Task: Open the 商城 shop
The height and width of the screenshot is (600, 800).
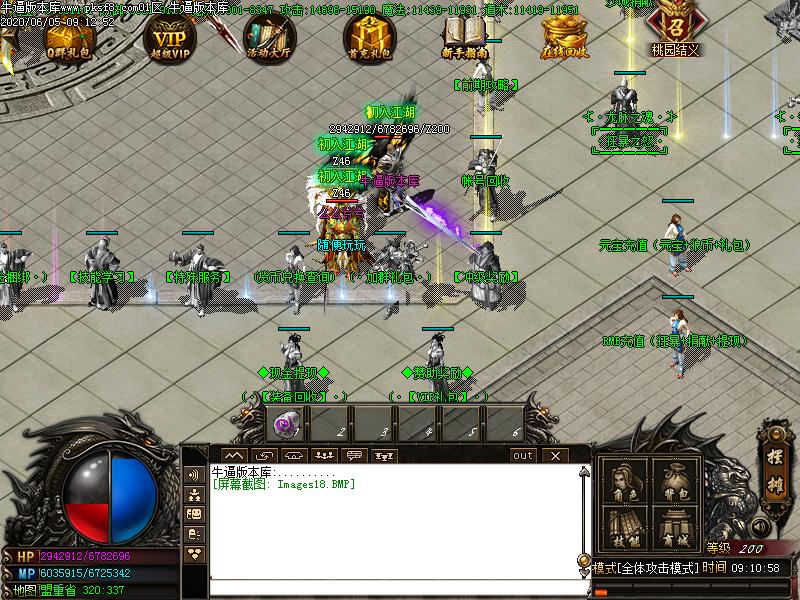Action: click(x=674, y=528)
